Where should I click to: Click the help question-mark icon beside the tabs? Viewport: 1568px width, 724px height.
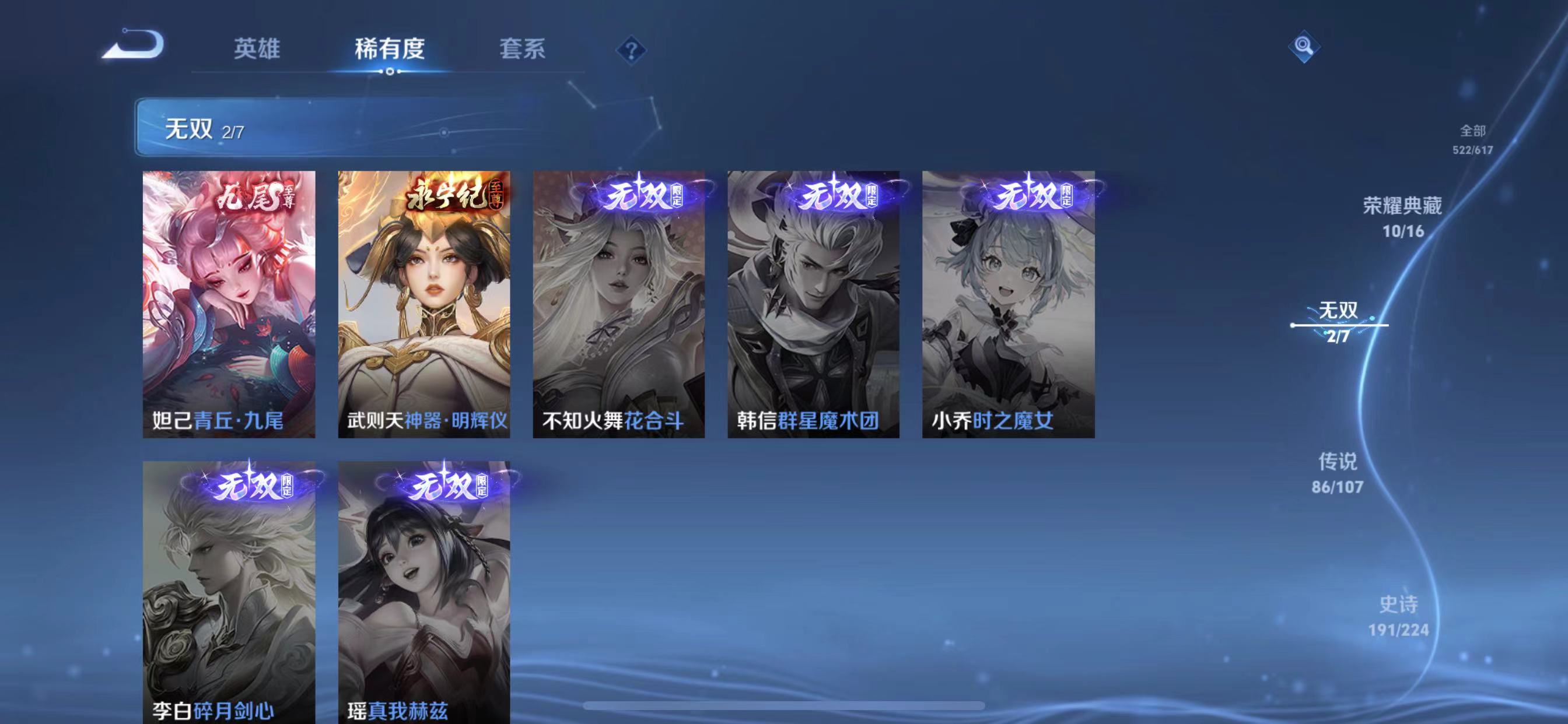(633, 52)
